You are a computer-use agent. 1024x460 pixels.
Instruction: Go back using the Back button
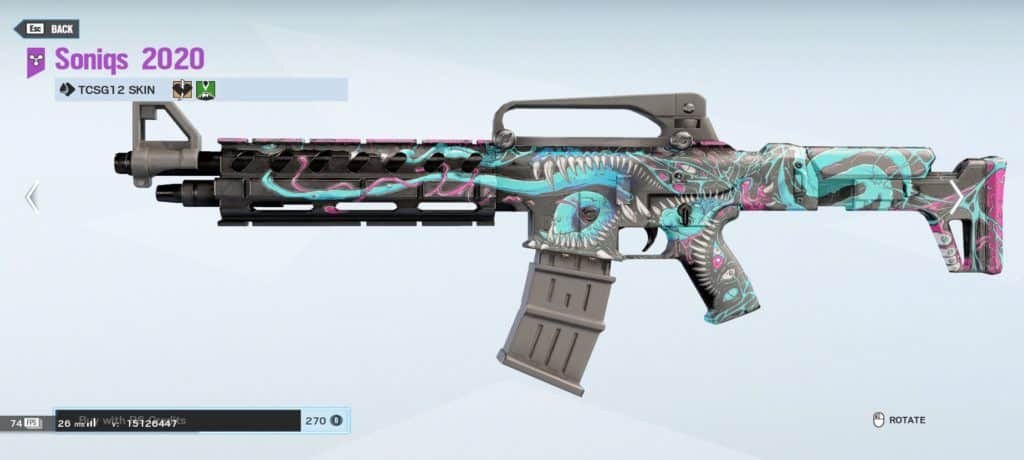click(46, 29)
